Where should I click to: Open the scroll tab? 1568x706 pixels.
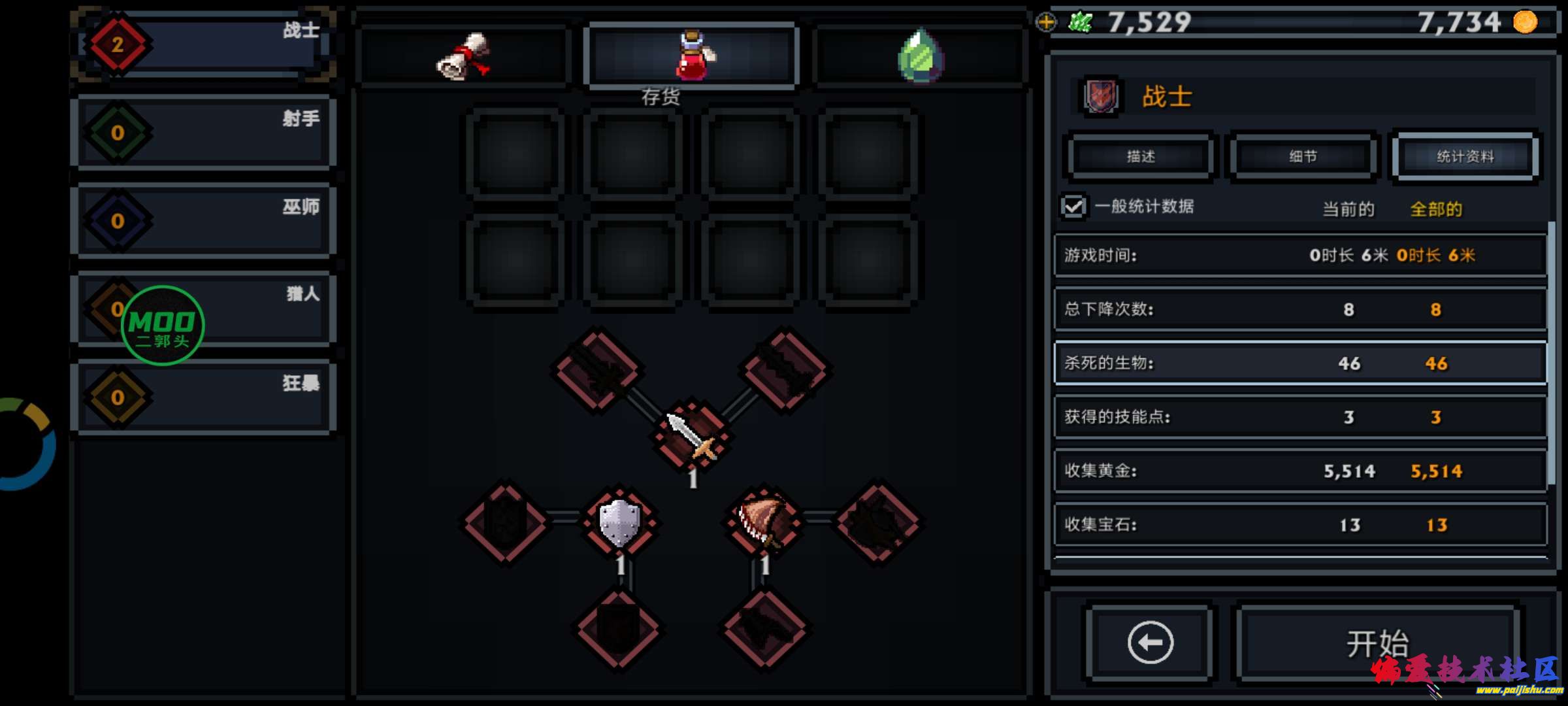click(x=463, y=56)
